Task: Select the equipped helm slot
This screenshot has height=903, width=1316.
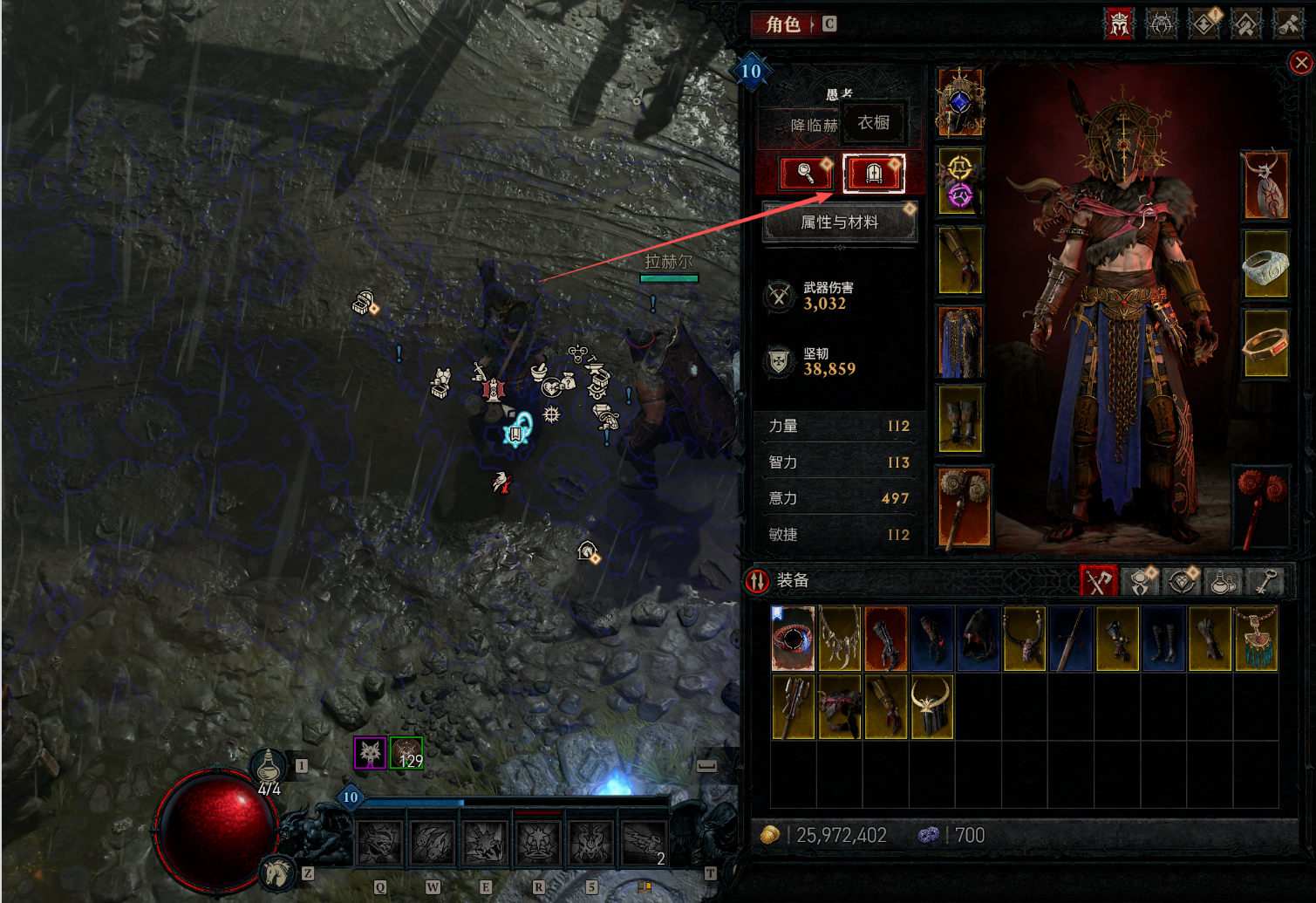Action: click(960, 102)
